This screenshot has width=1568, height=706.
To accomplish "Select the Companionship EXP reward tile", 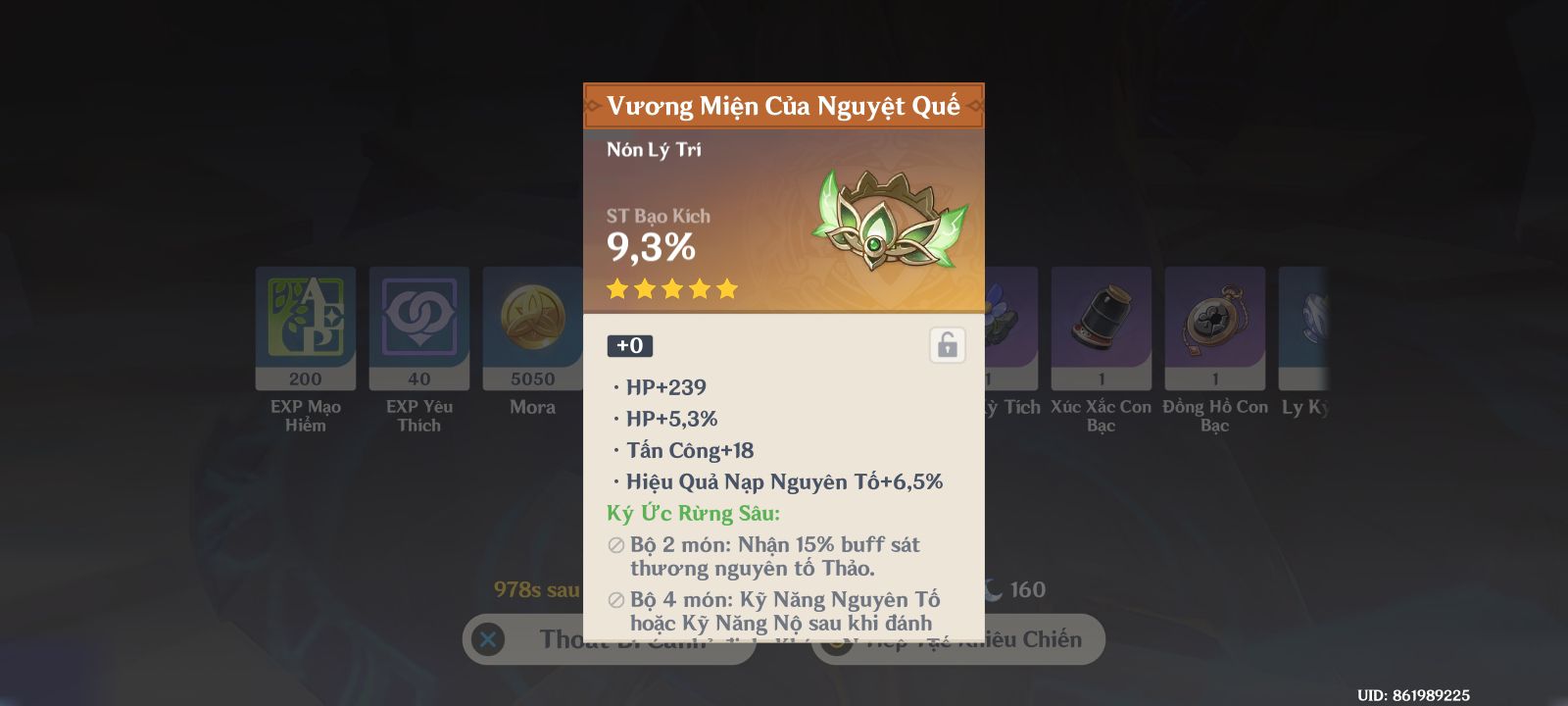I will click(x=419, y=328).
